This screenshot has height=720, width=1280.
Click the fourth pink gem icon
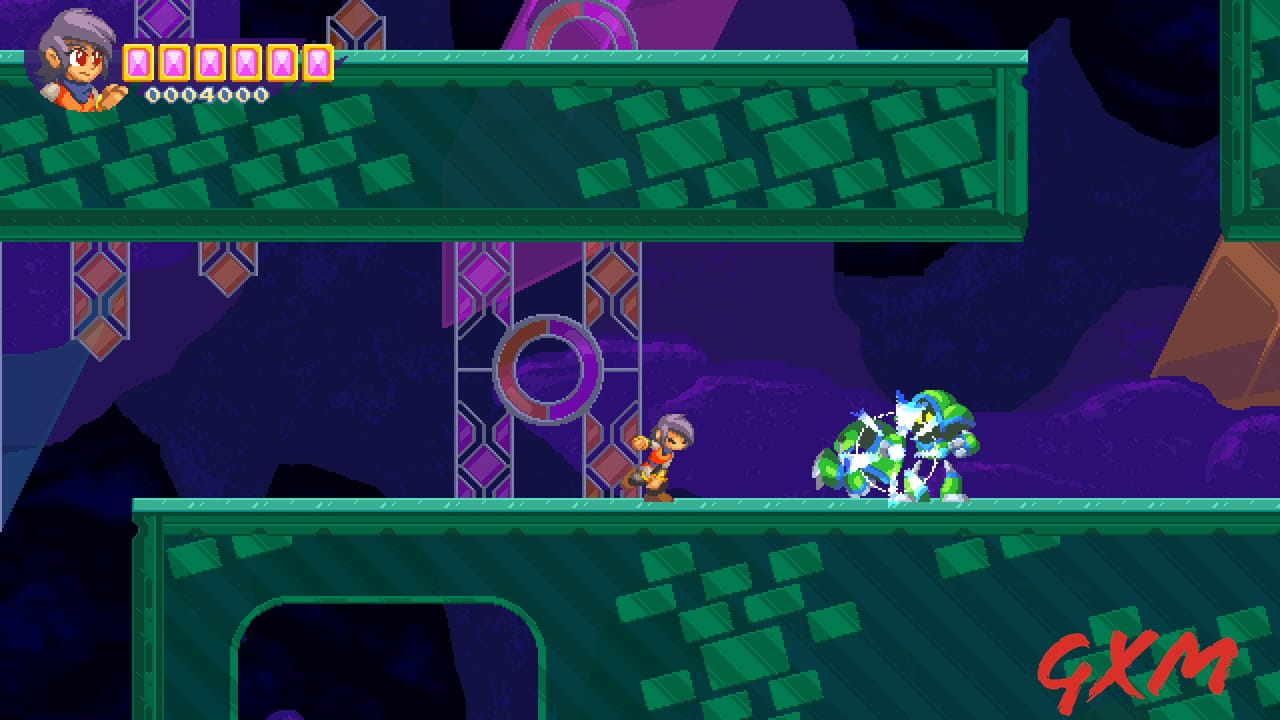[245, 63]
